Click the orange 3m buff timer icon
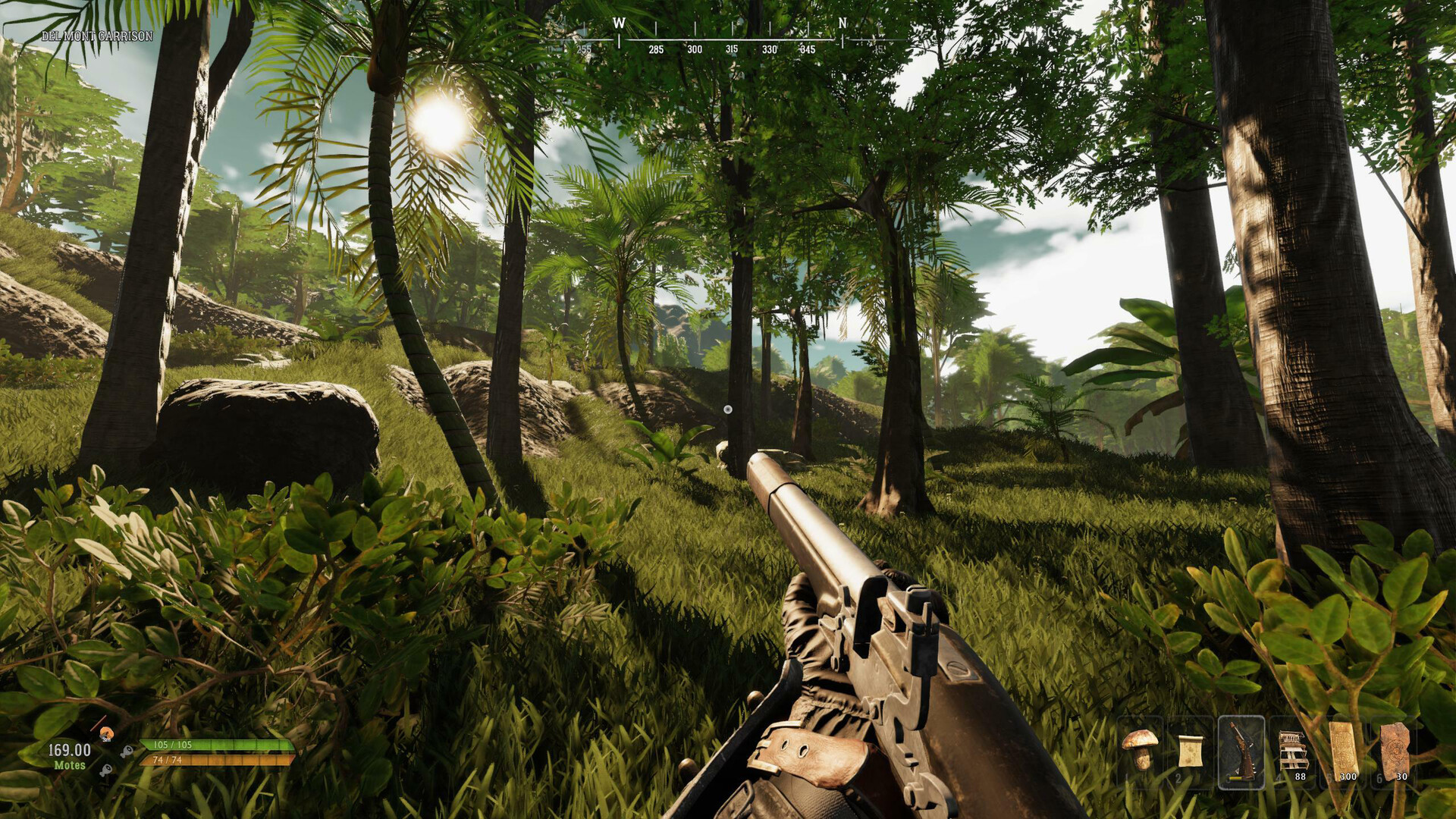 coord(107,734)
